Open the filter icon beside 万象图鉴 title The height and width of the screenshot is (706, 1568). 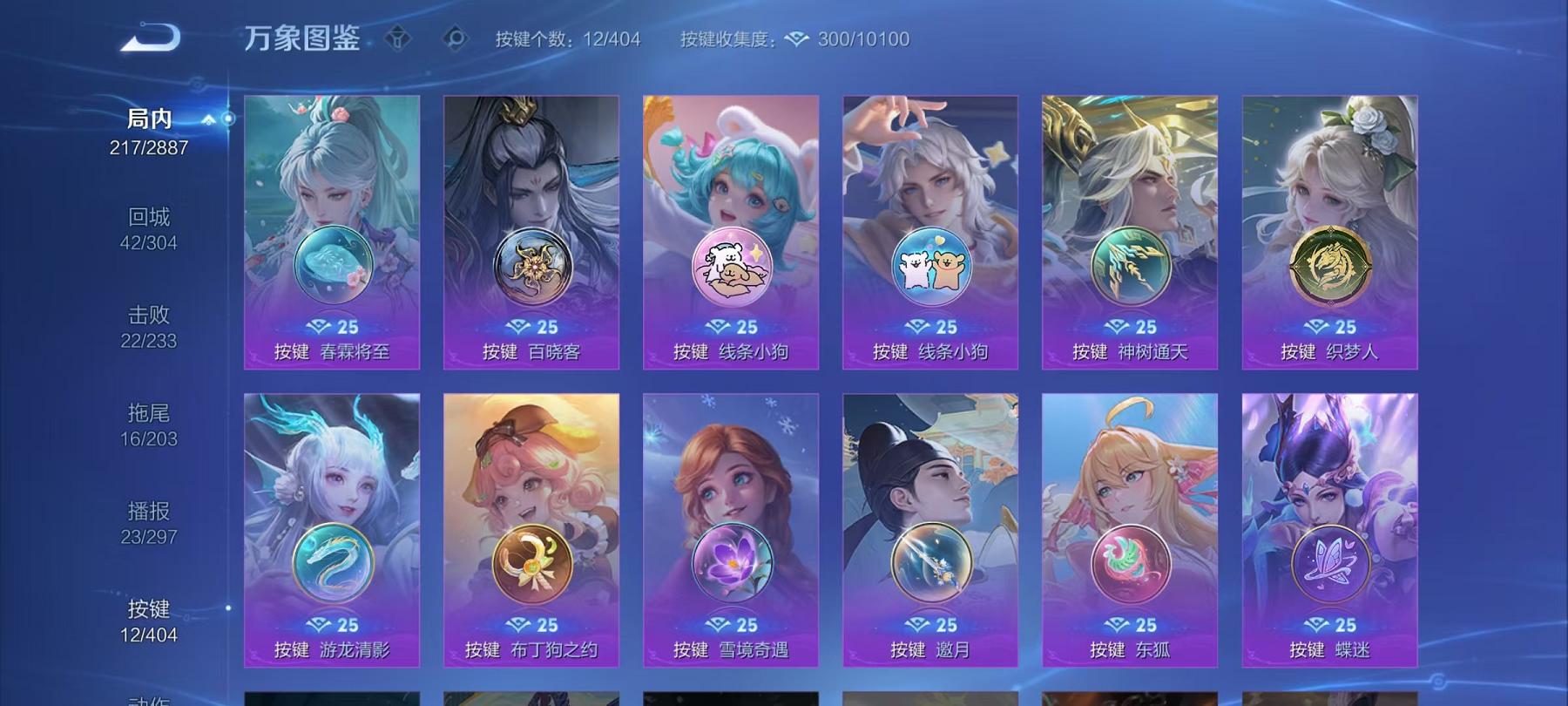[397, 37]
